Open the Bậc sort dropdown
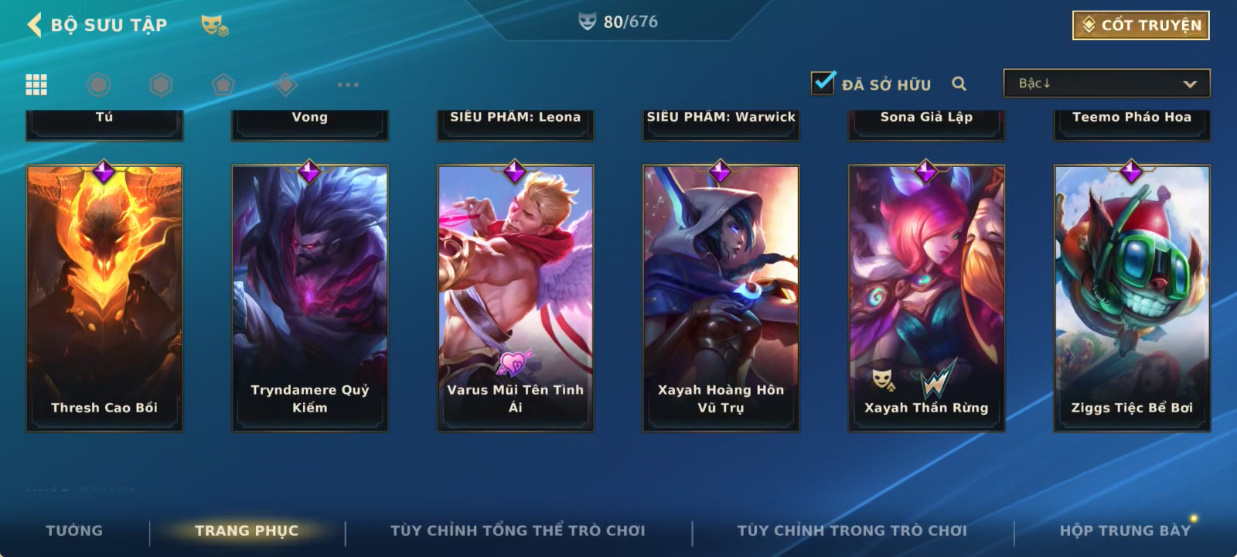 point(1106,83)
